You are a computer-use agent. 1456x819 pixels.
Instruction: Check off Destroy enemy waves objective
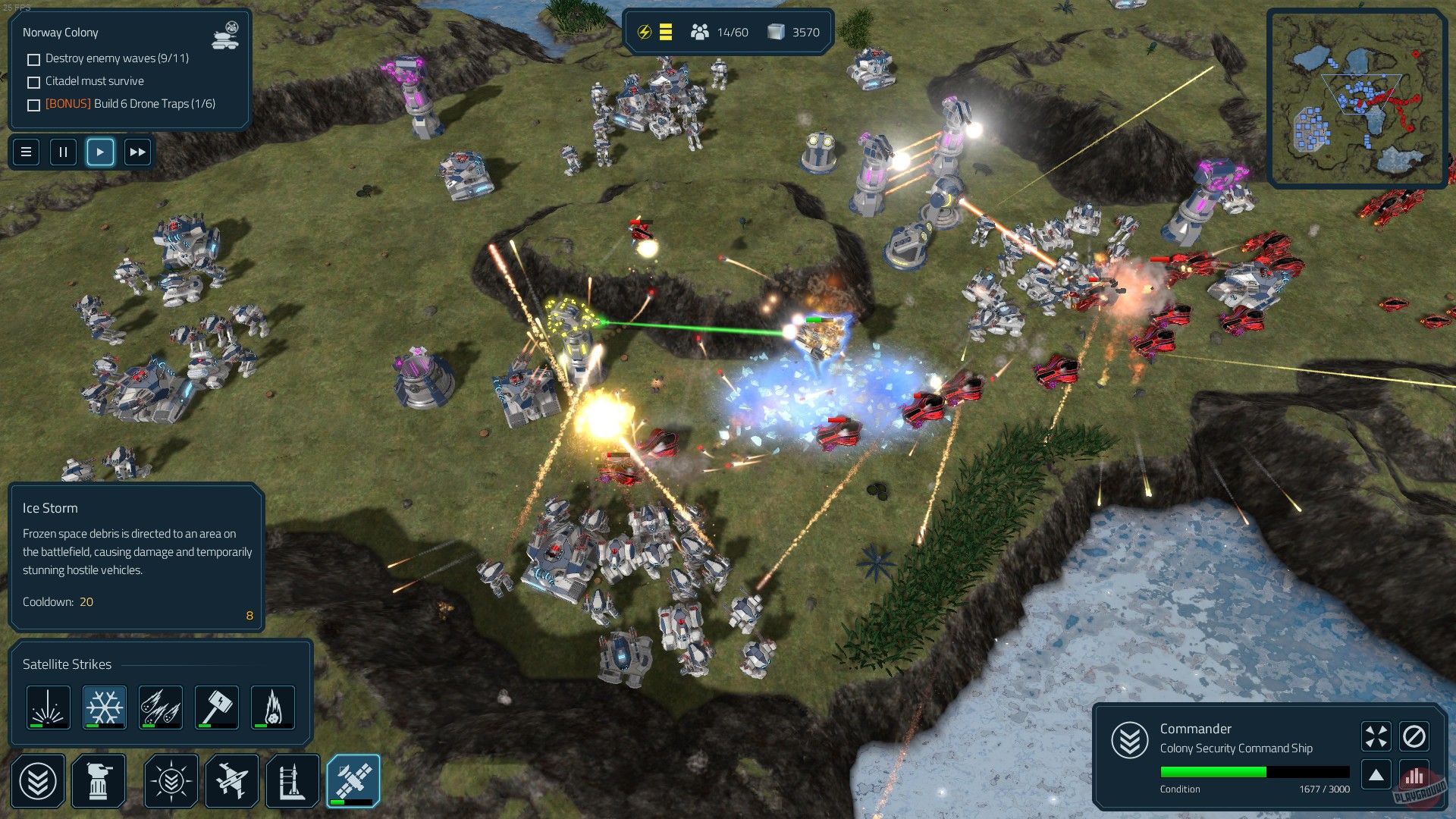(33, 58)
